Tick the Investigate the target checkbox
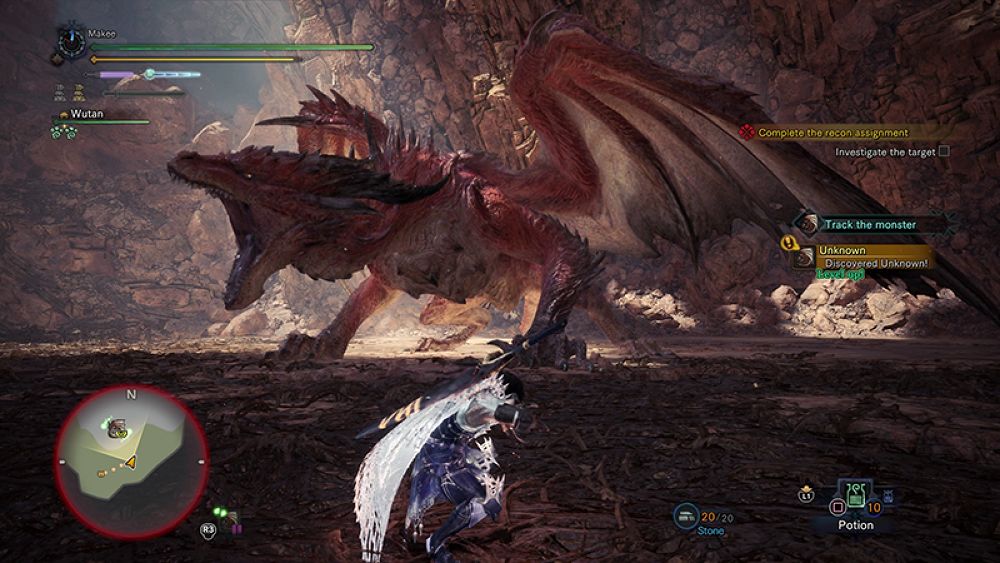Viewport: 1000px width, 563px height. 944,152
